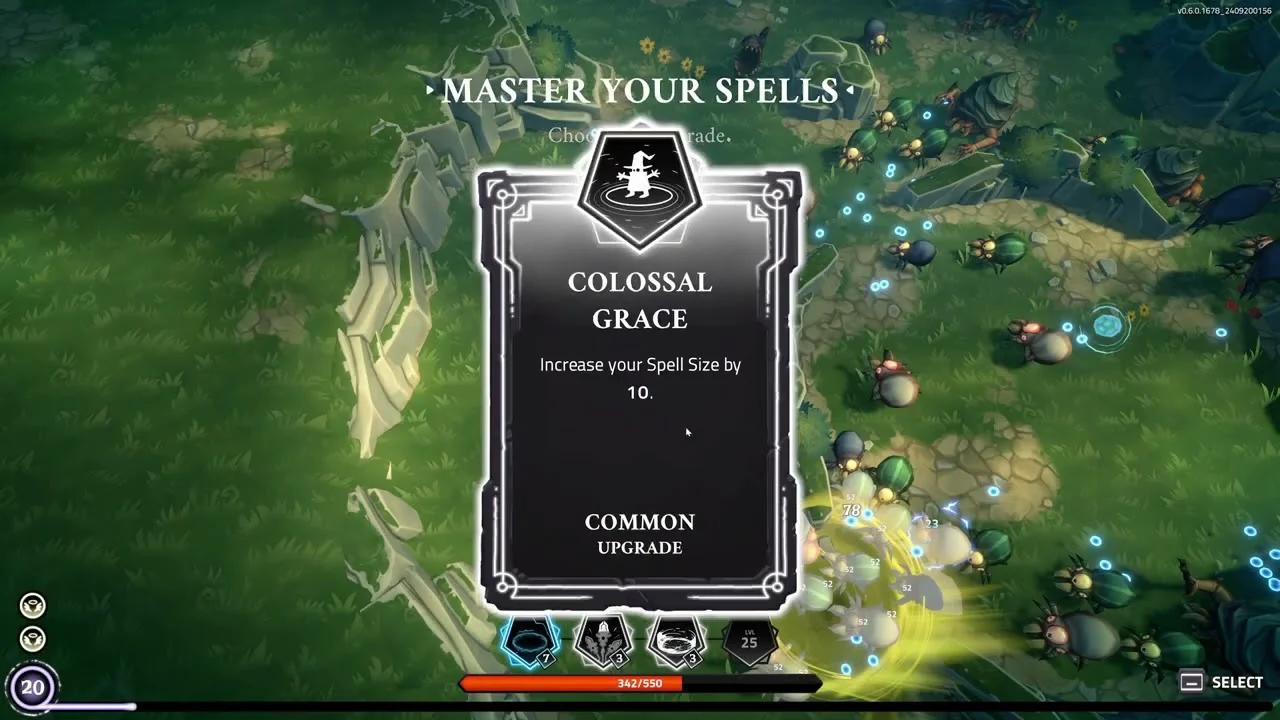Viewport: 1280px width, 720px height.
Task: Click the lower angel wings revival token
Action: click(33, 638)
